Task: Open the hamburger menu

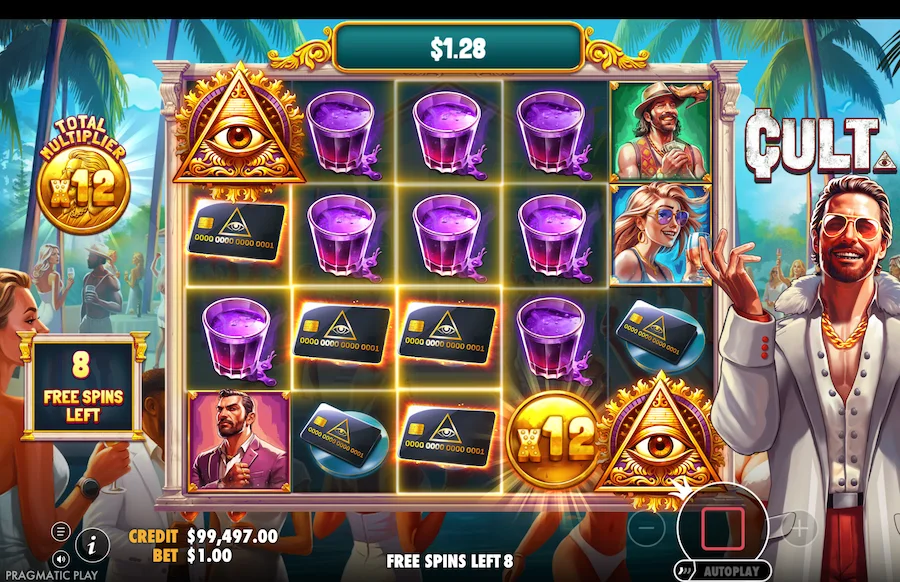Action: tap(61, 531)
